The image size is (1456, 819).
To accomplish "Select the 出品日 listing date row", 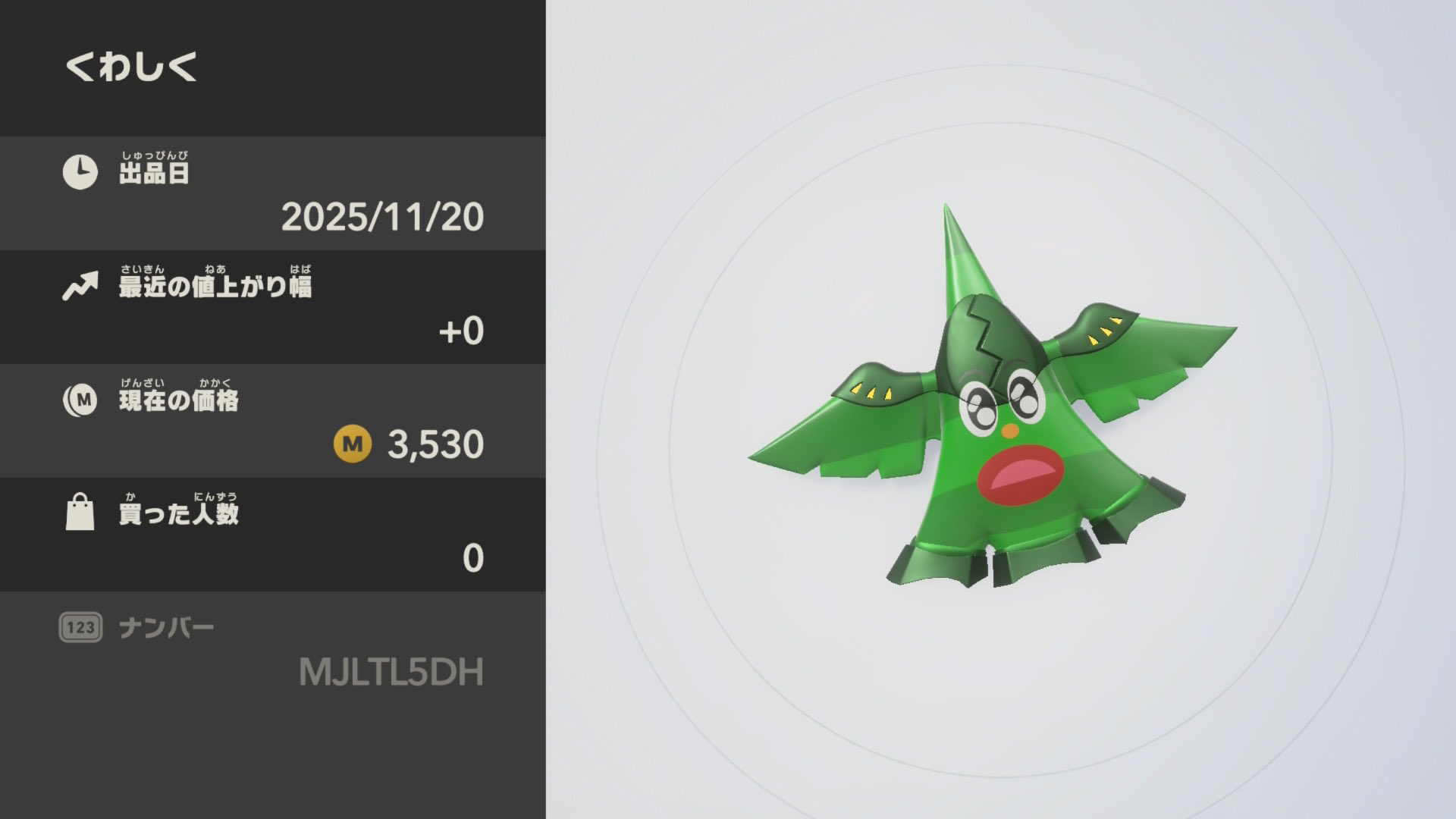I will click(x=273, y=193).
